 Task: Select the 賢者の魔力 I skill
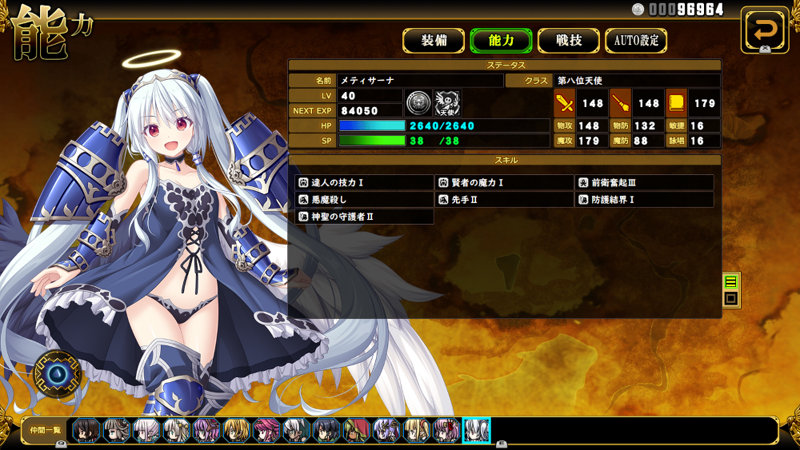coord(504,183)
